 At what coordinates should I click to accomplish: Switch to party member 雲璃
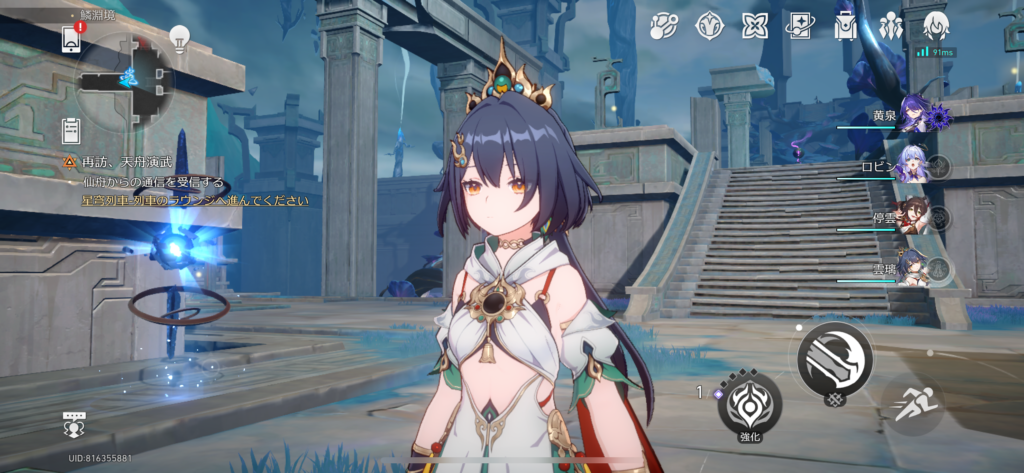pyautogui.click(x=913, y=268)
